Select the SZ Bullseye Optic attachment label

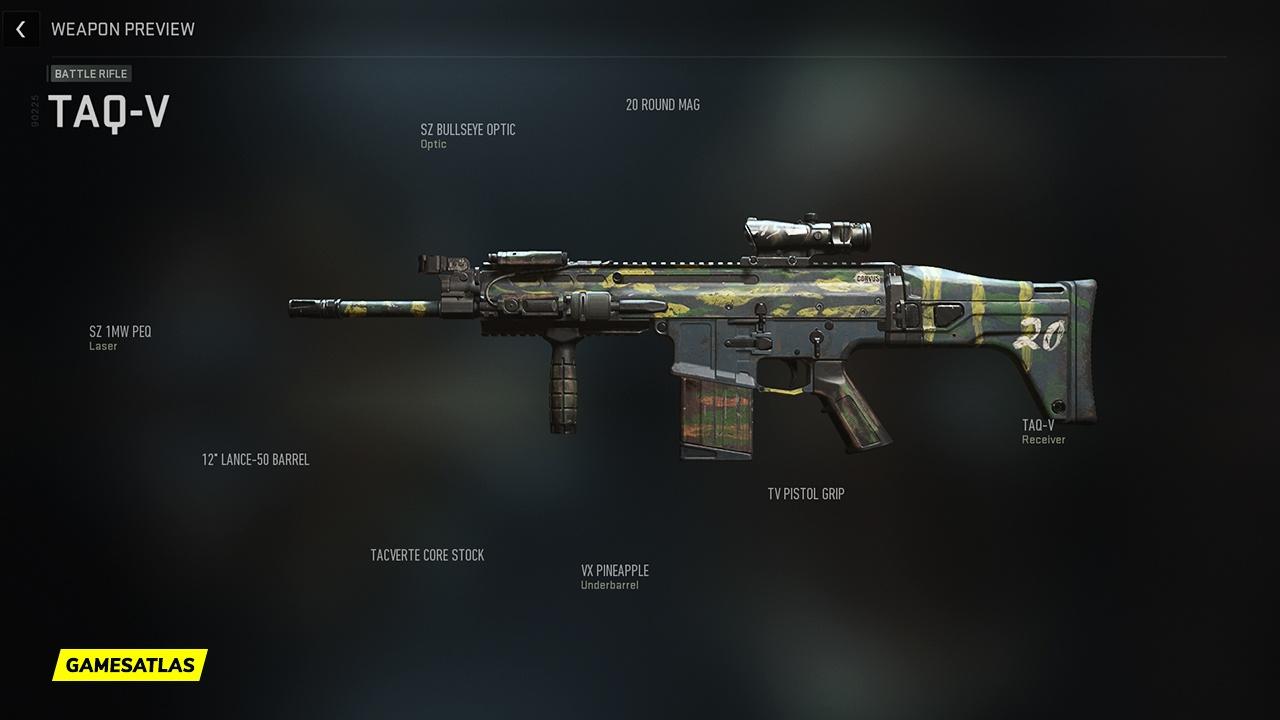point(468,130)
